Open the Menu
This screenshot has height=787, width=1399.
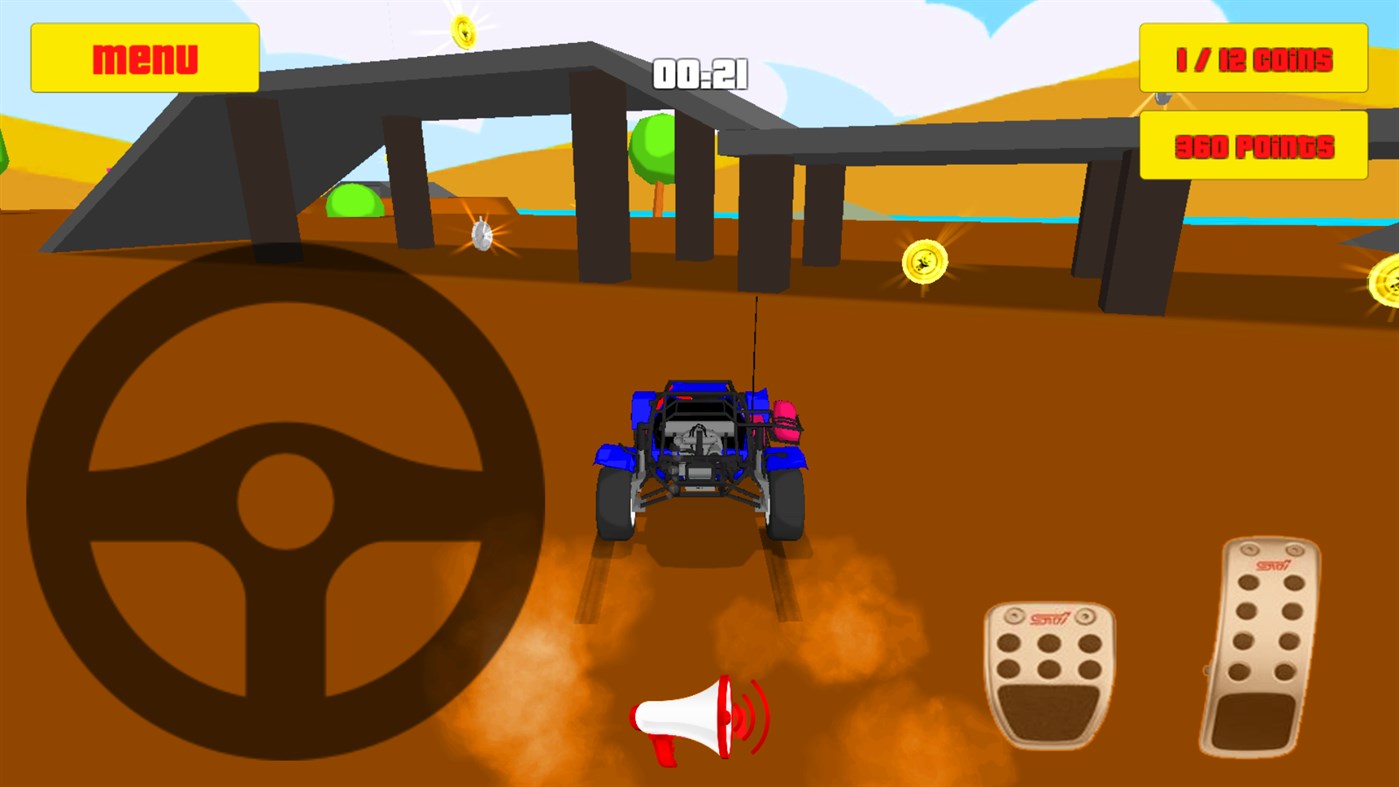click(144, 57)
